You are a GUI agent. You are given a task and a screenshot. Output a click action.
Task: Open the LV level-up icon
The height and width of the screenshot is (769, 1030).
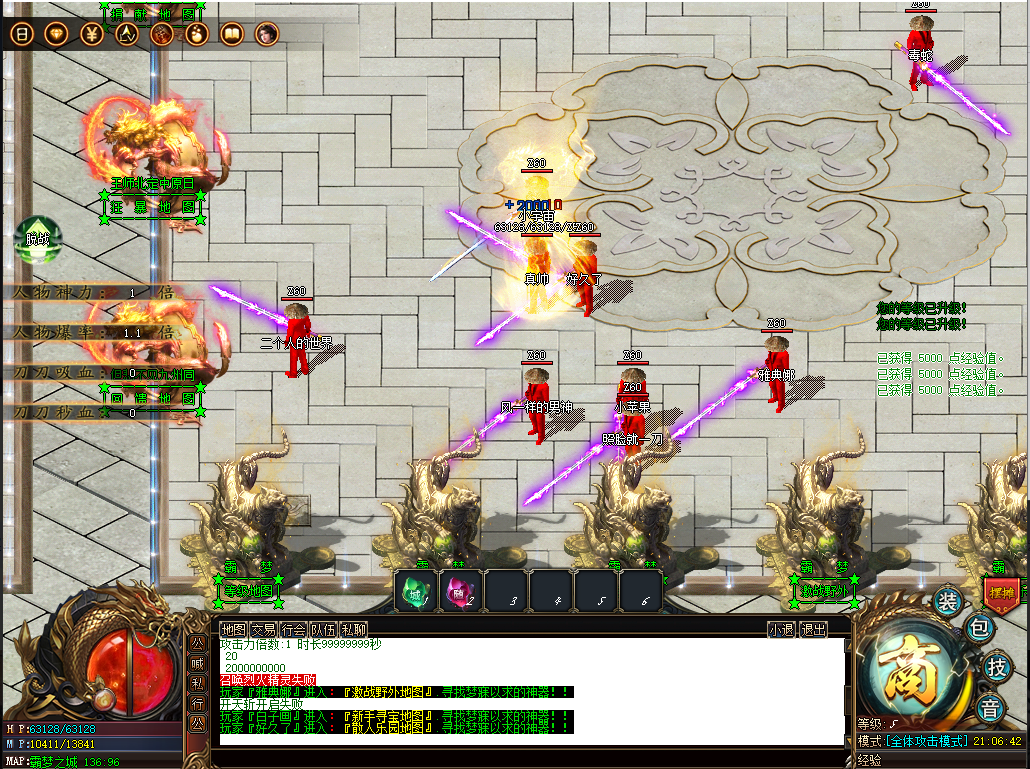[x=126, y=34]
